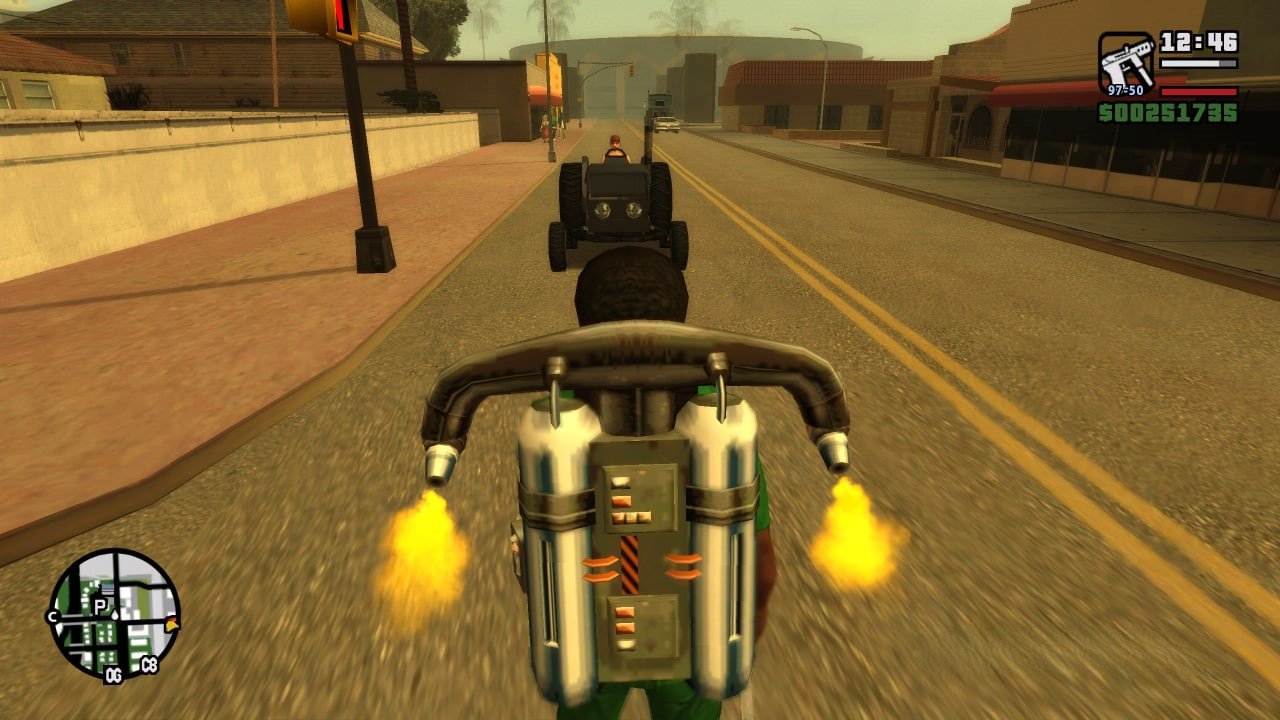Select the waterdrop icon beside the P marker
Image resolution: width=1280 pixels, height=720 pixels.
point(115,614)
